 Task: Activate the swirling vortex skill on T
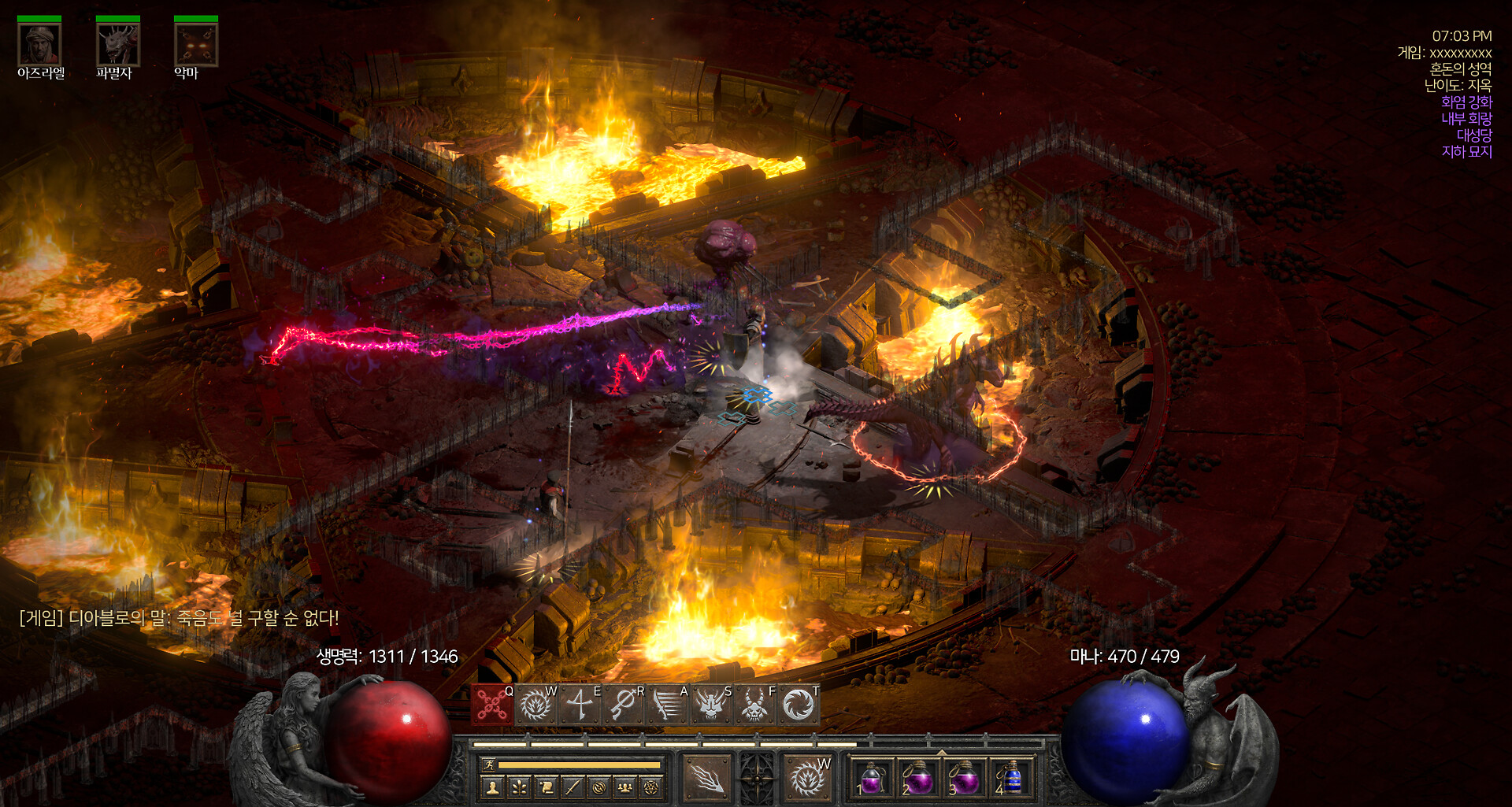(x=799, y=705)
